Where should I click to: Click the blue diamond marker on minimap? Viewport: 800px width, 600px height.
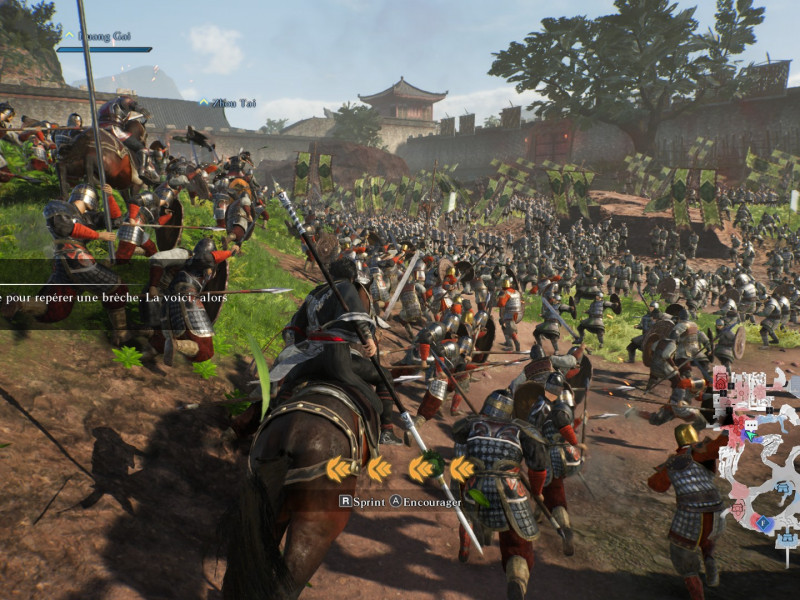pyautogui.click(x=763, y=522)
